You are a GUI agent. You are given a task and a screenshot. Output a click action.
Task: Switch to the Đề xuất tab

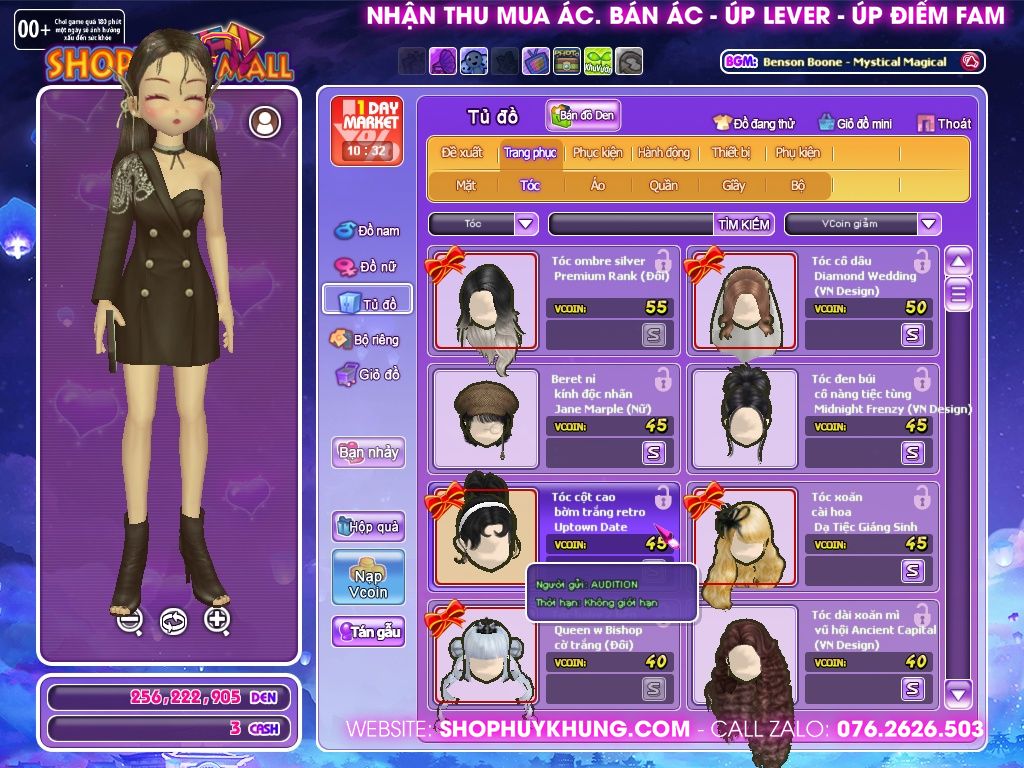tap(461, 153)
